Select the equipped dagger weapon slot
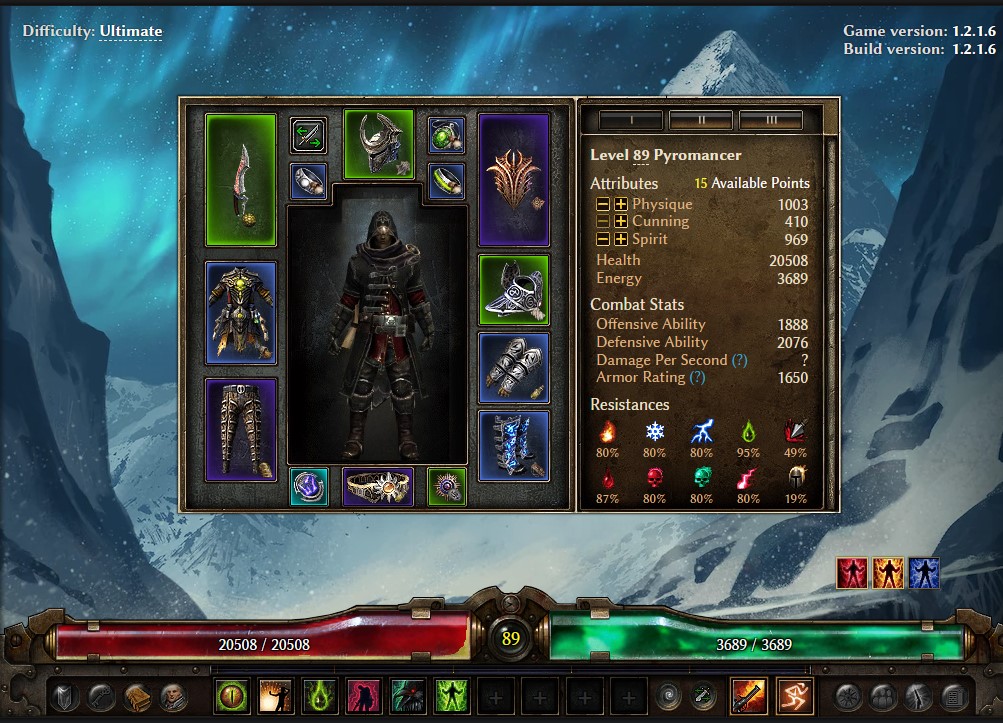Image resolution: width=1003 pixels, height=723 pixels. click(241, 179)
